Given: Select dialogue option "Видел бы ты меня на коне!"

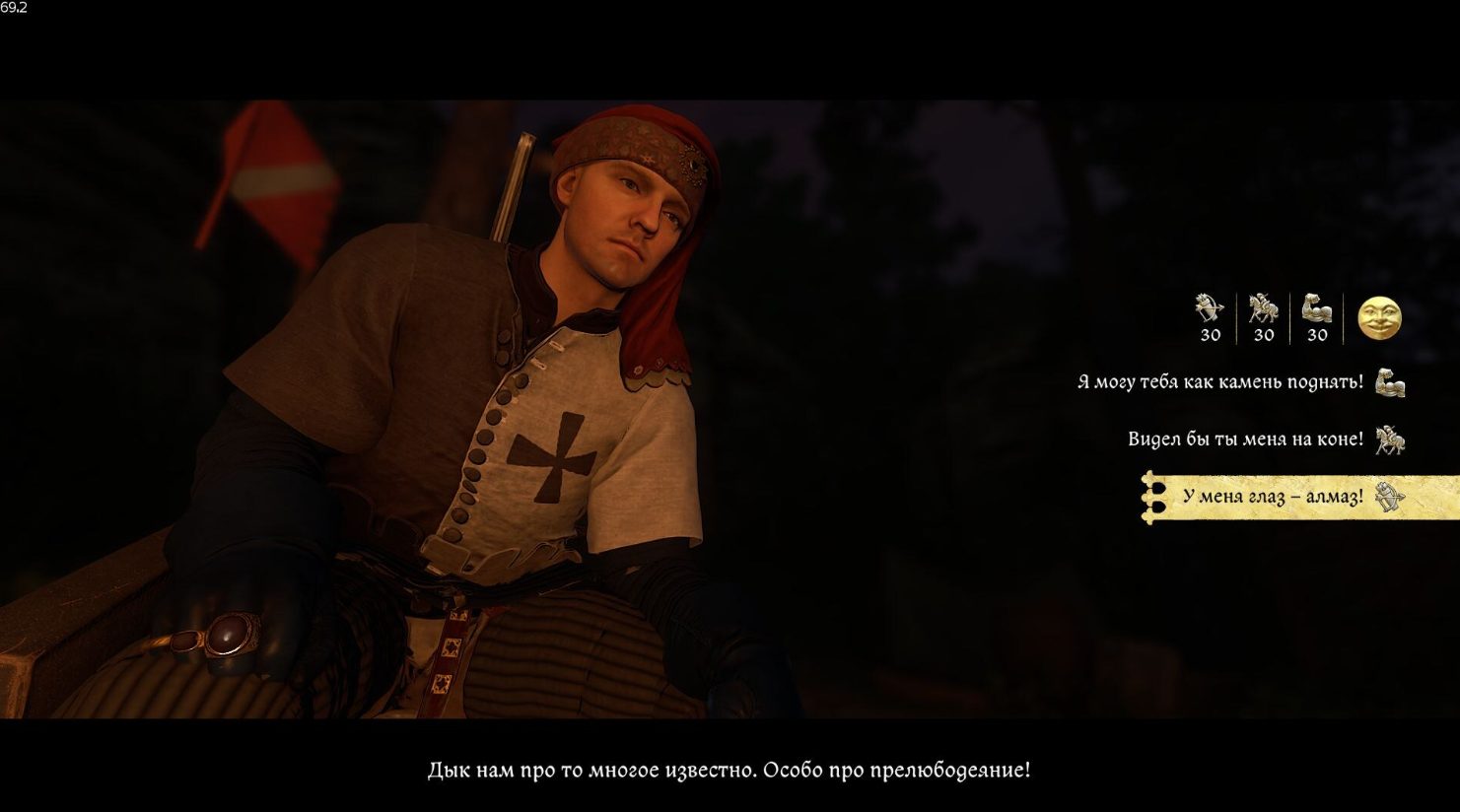Looking at the screenshot, I should pos(1245,440).
